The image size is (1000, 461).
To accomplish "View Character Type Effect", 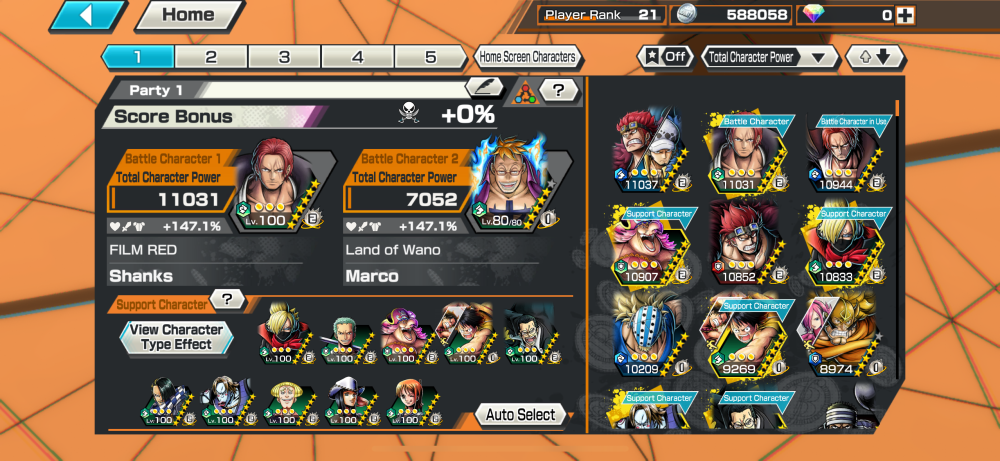I will click(176, 337).
